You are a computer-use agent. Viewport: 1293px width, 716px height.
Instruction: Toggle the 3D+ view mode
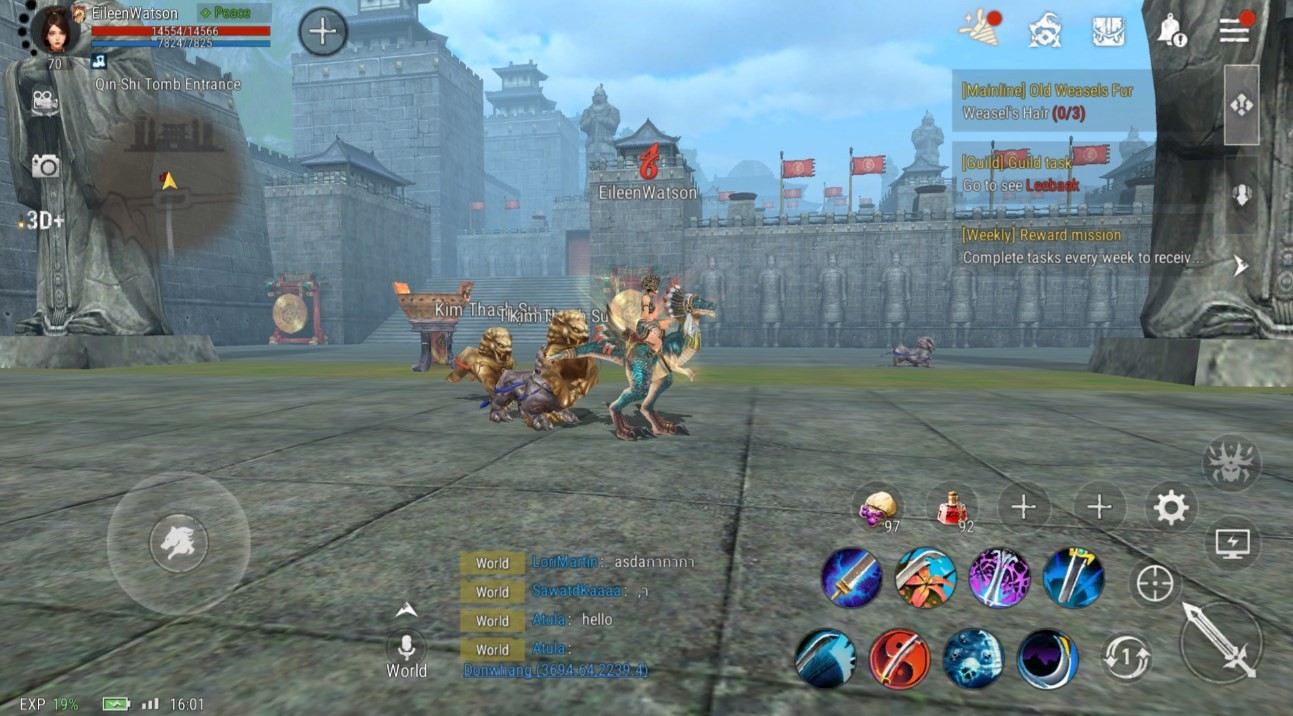coord(43,221)
